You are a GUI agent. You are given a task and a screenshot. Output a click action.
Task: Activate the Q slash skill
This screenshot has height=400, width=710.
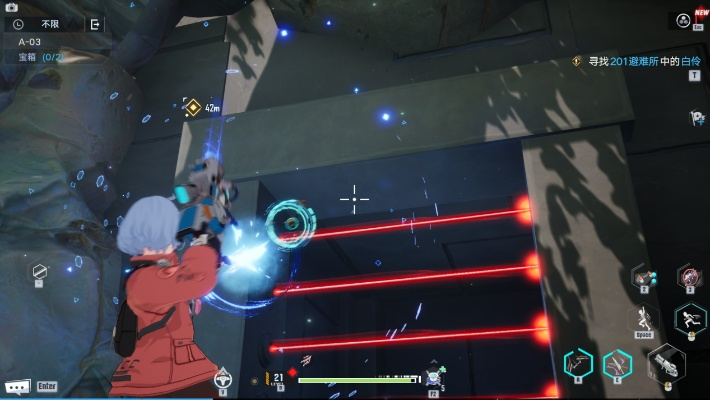coord(577,363)
